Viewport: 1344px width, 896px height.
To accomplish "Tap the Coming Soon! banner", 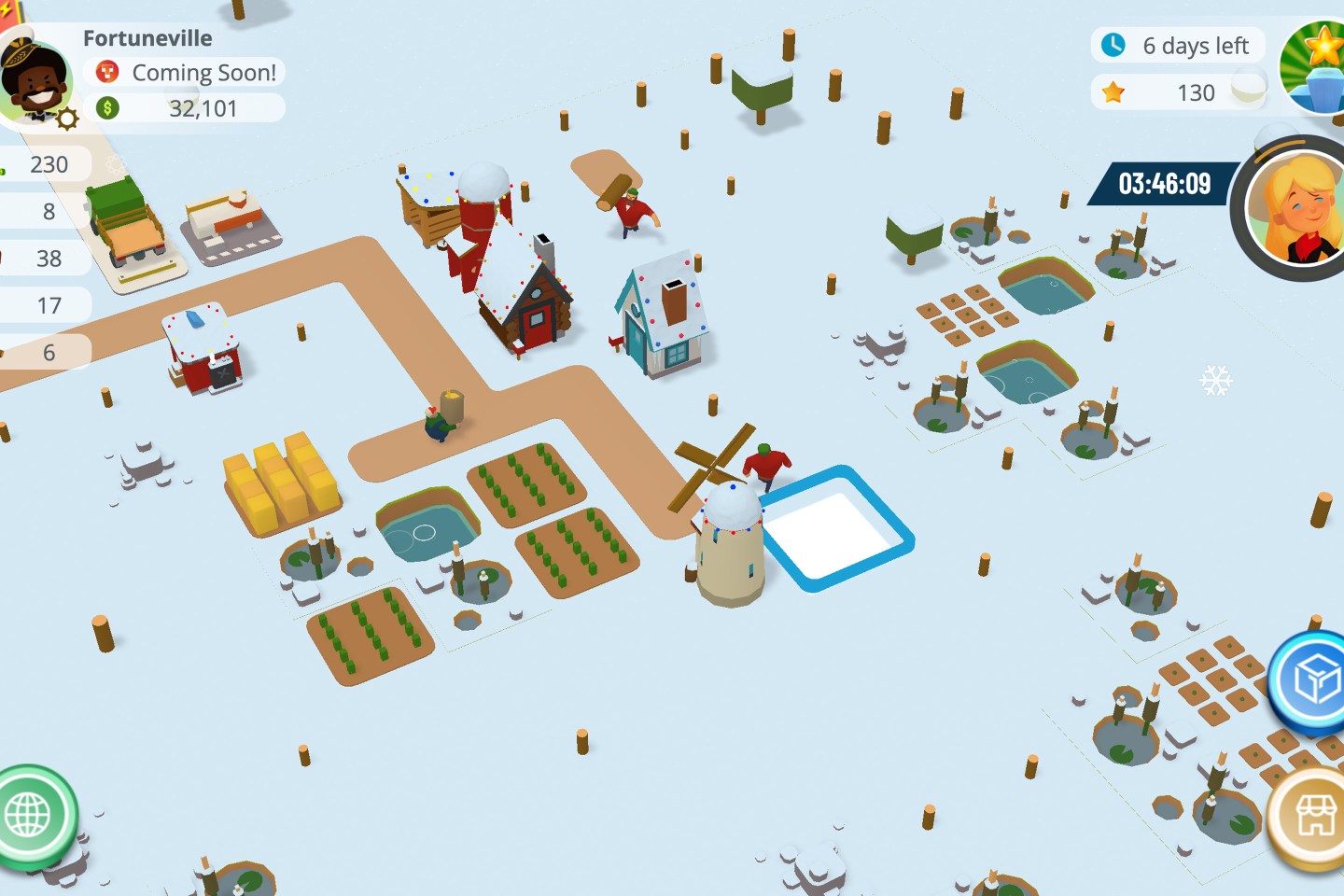I will coord(187,73).
